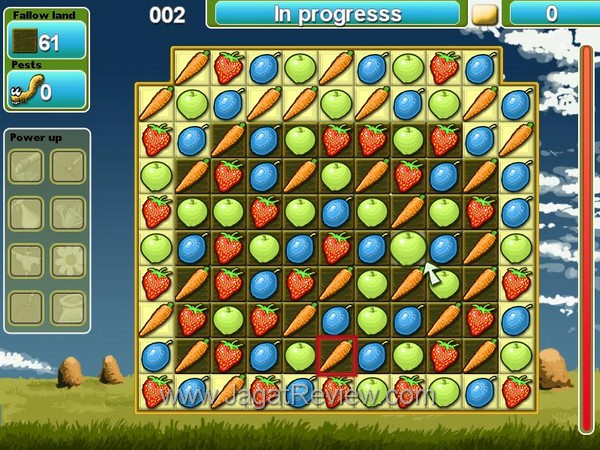Viewport: 600px width, 450px height.
Task: Pick the enlarged green apple beside the cursor
Action: (407, 246)
